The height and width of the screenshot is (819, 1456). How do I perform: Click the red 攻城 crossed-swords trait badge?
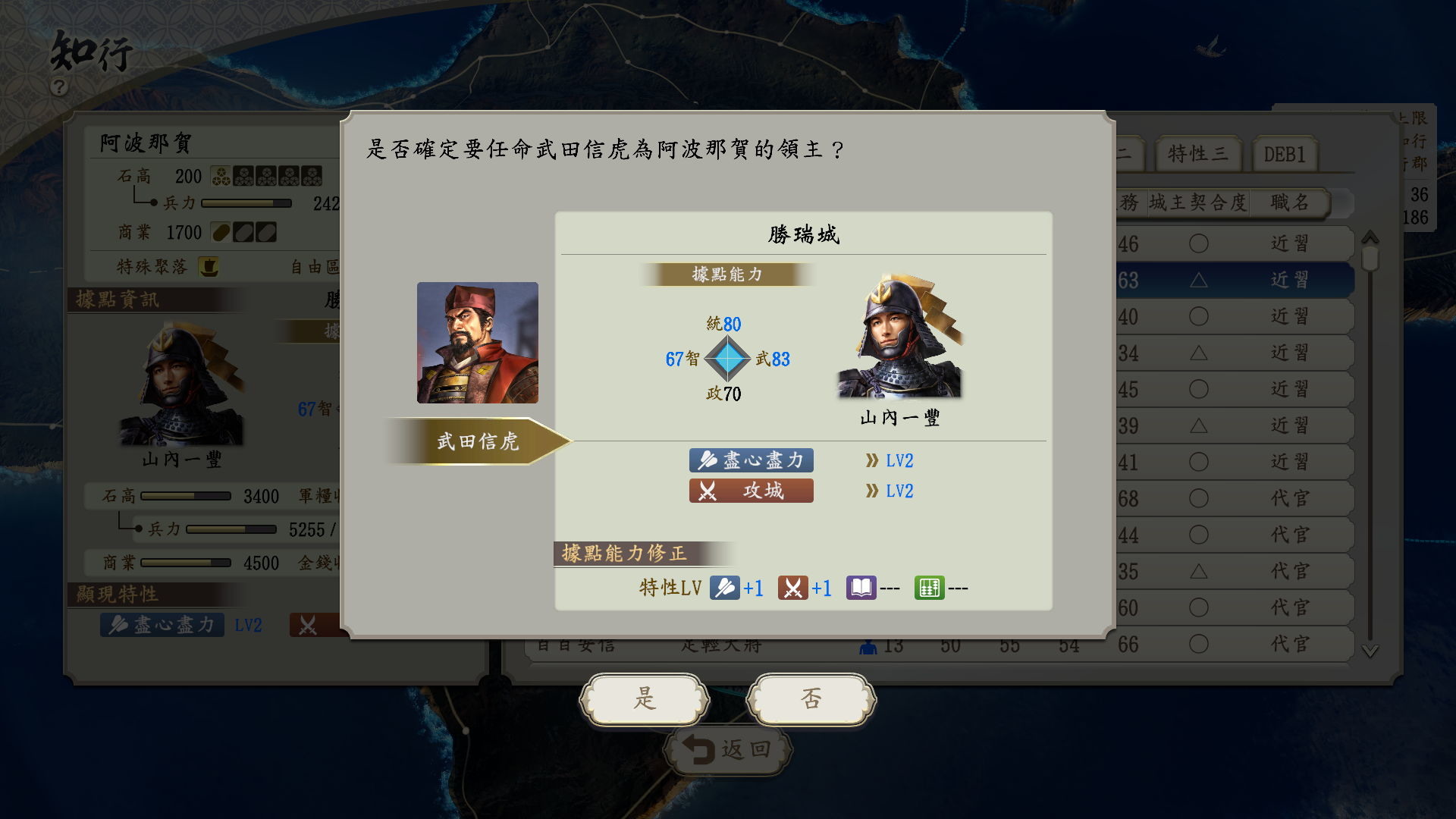[708, 491]
